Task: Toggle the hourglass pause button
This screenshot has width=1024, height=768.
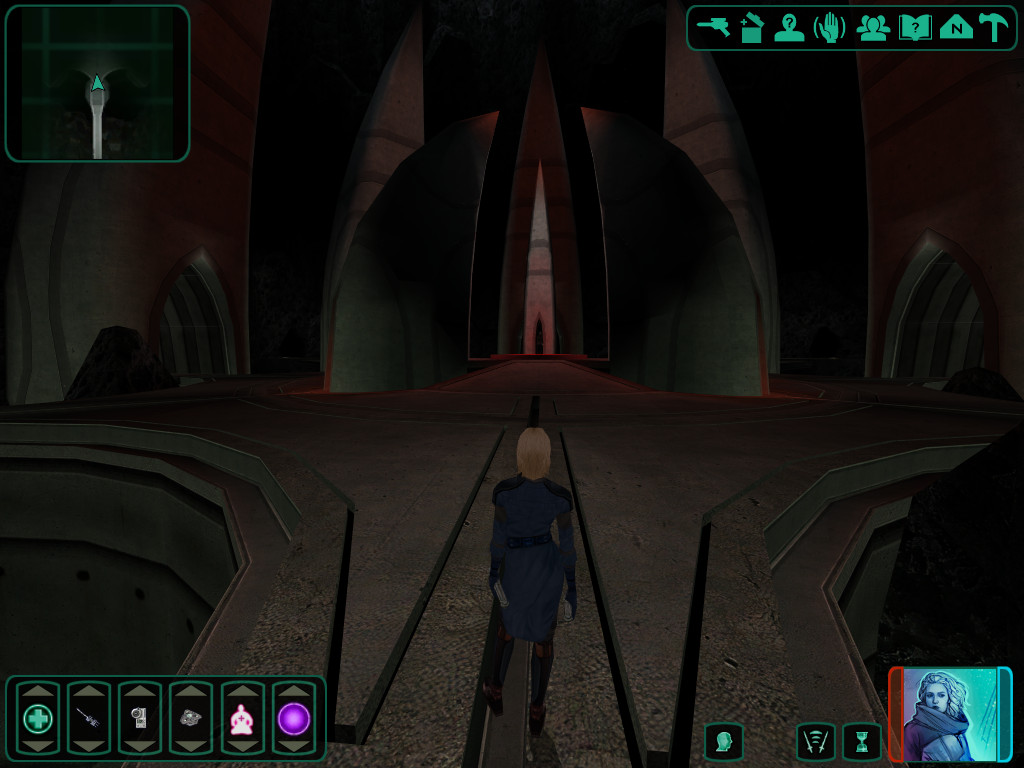Action: coord(861,742)
